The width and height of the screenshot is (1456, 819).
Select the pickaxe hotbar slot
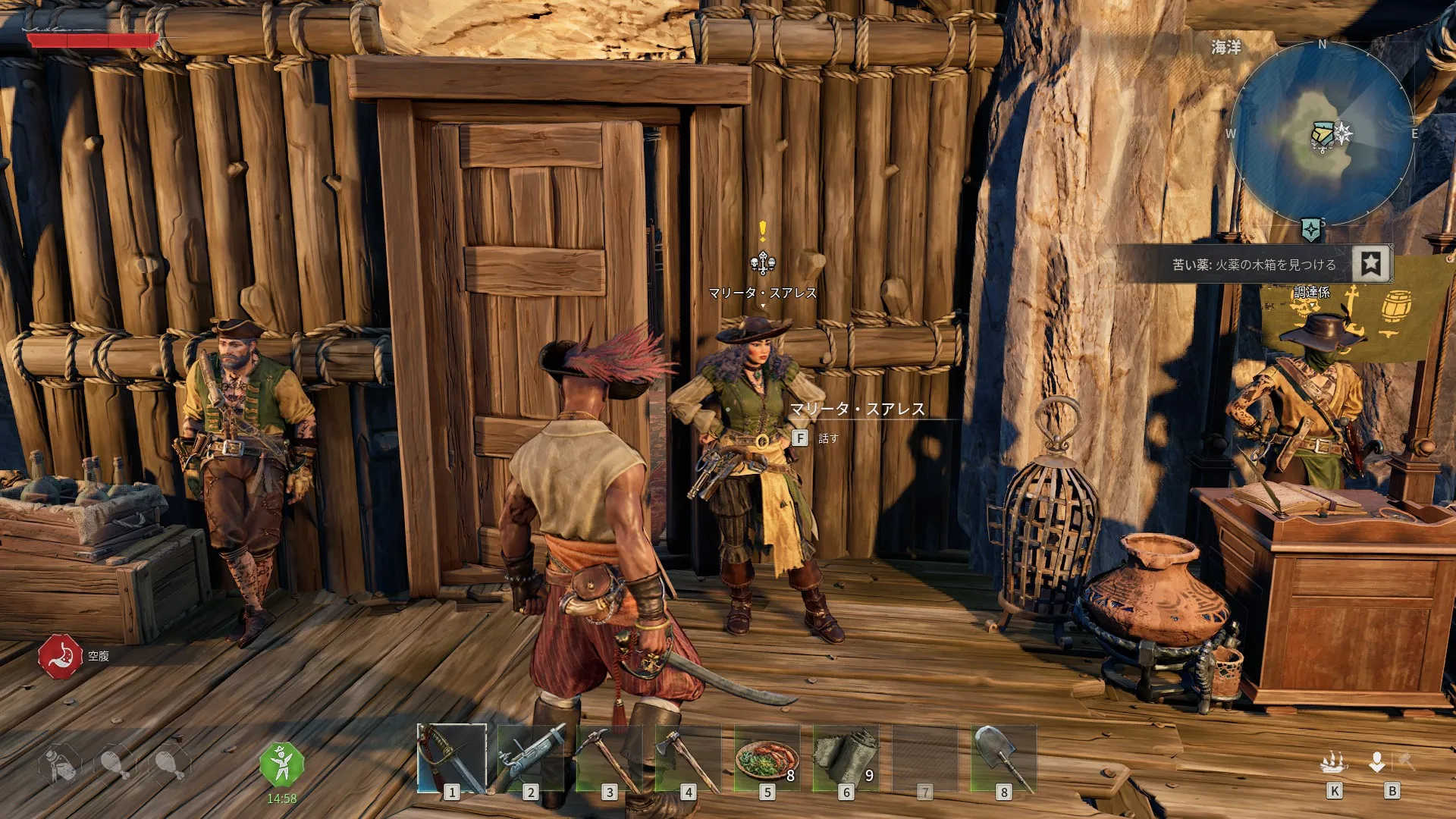(x=610, y=758)
